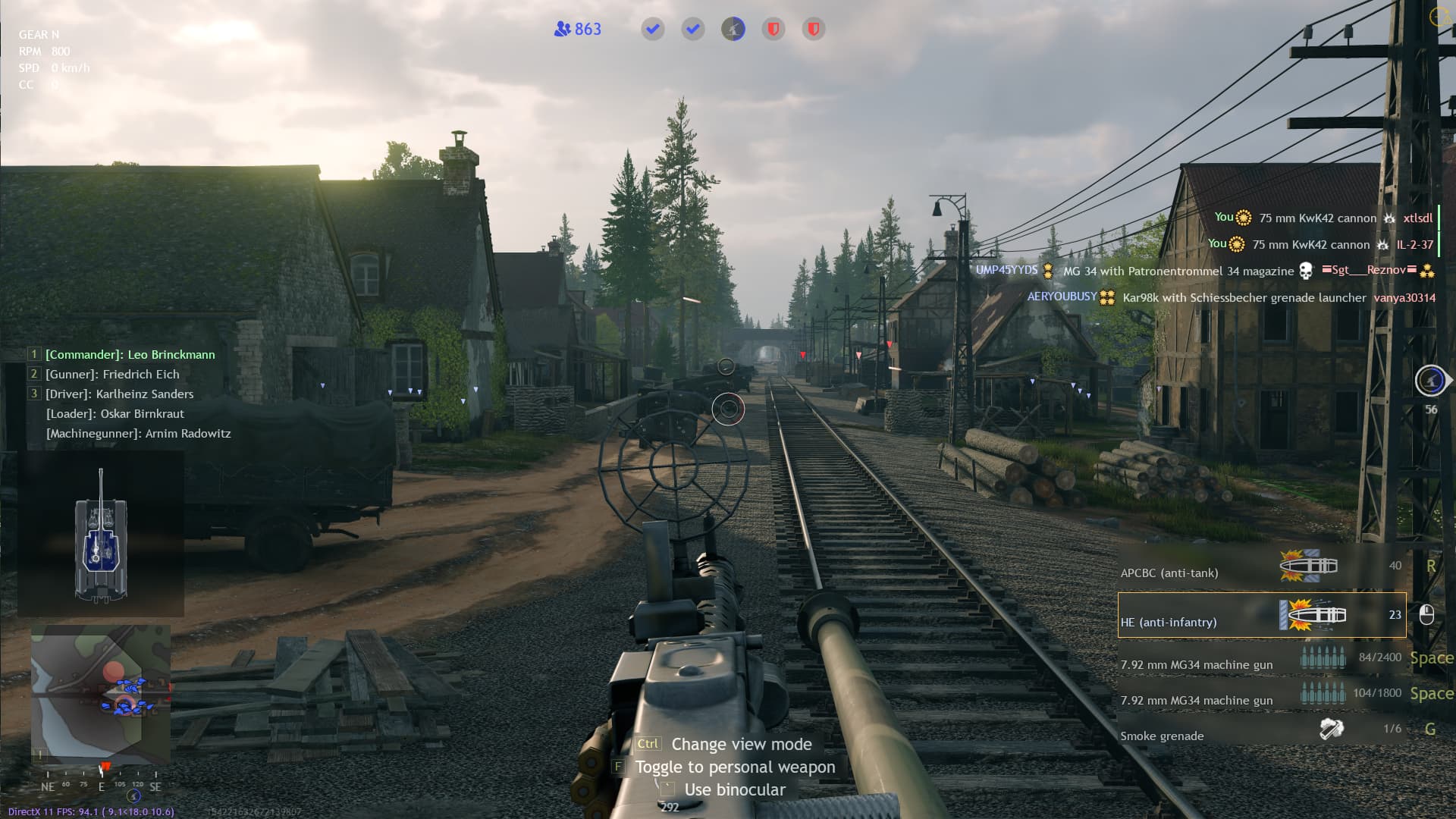Switch to Commander Leo Brinckmann

tap(130, 355)
